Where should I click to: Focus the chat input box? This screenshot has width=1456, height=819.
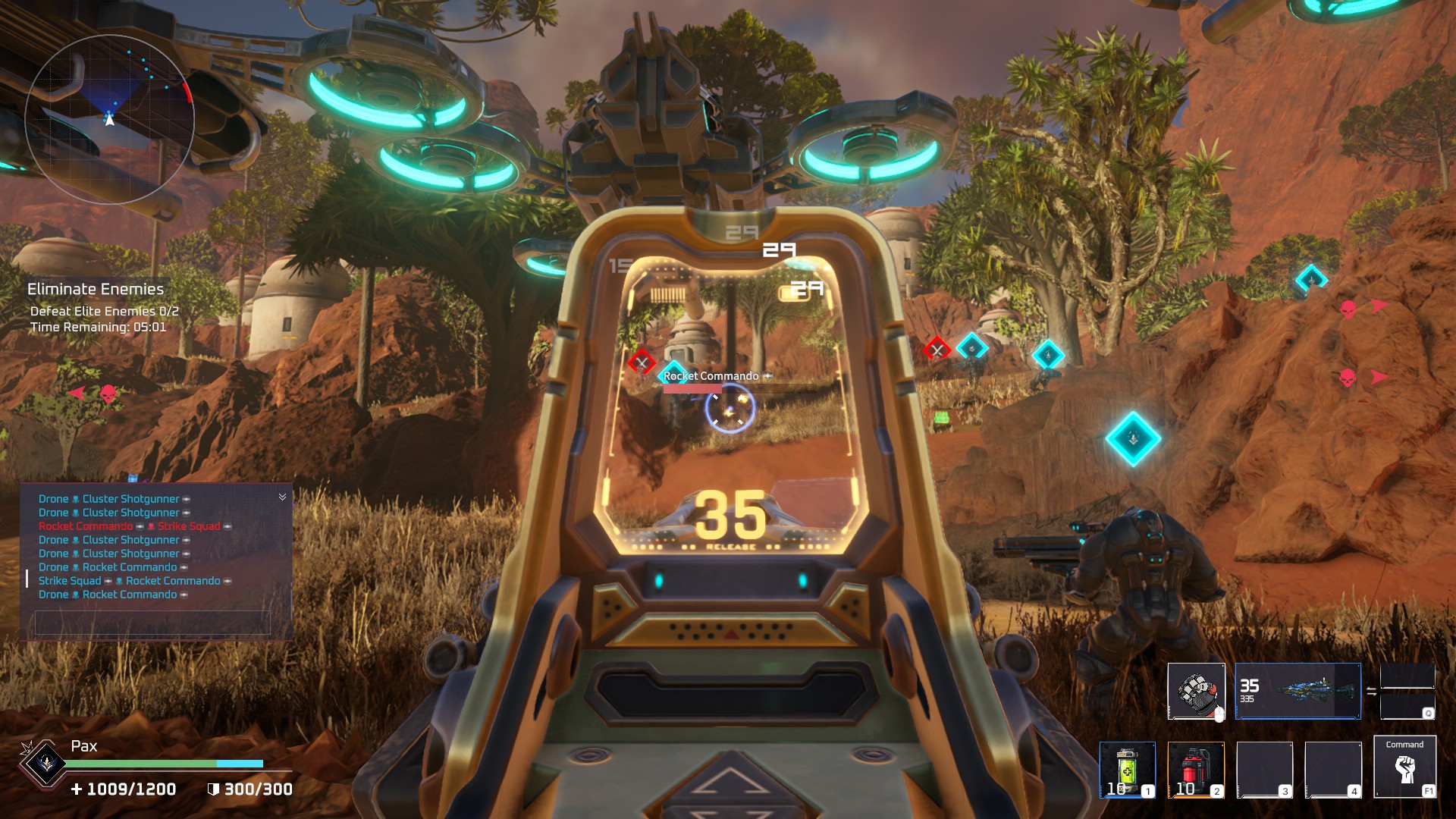pyautogui.click(x=152, y=623)
